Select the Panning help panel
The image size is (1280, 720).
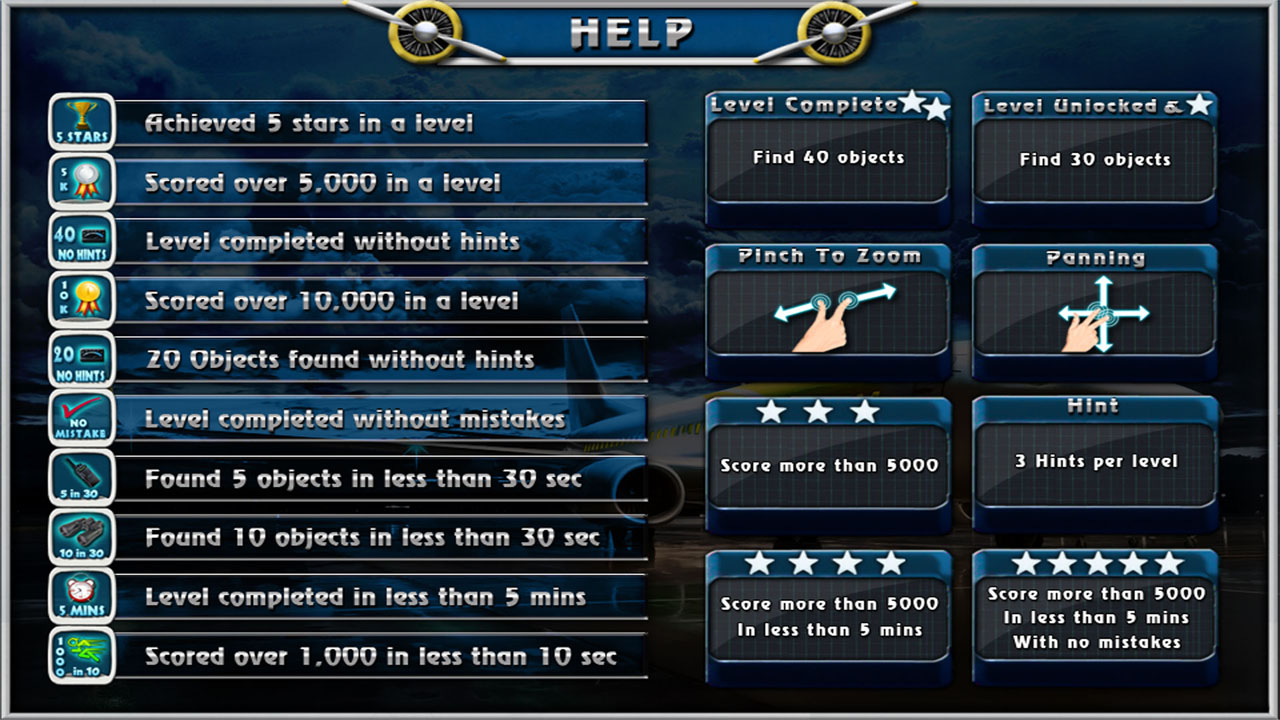(1095, 312)
